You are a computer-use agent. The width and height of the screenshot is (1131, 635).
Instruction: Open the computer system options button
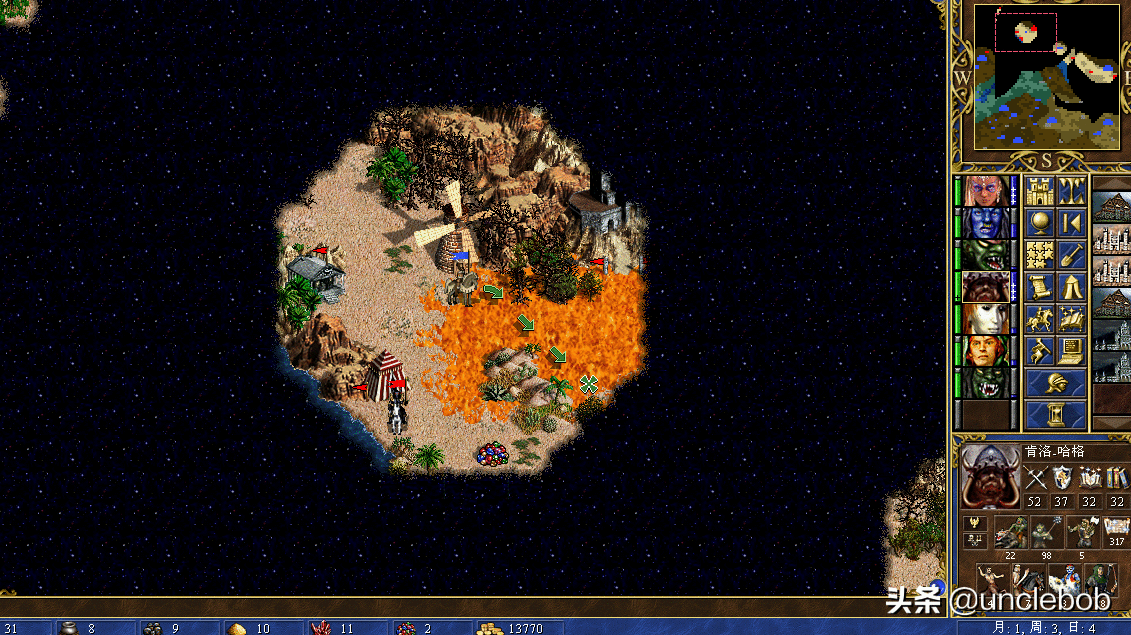[x=1071, y=351]
